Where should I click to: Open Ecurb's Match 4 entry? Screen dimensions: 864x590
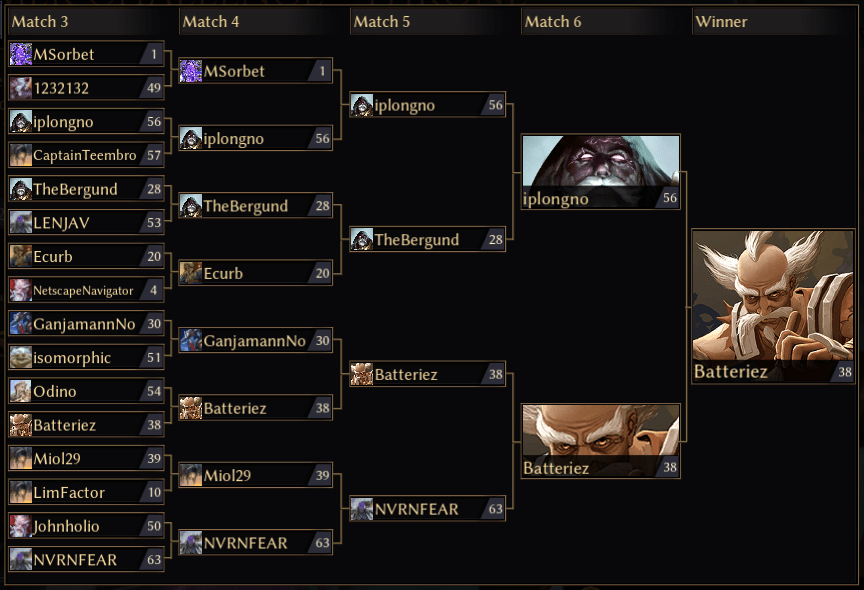255,273
